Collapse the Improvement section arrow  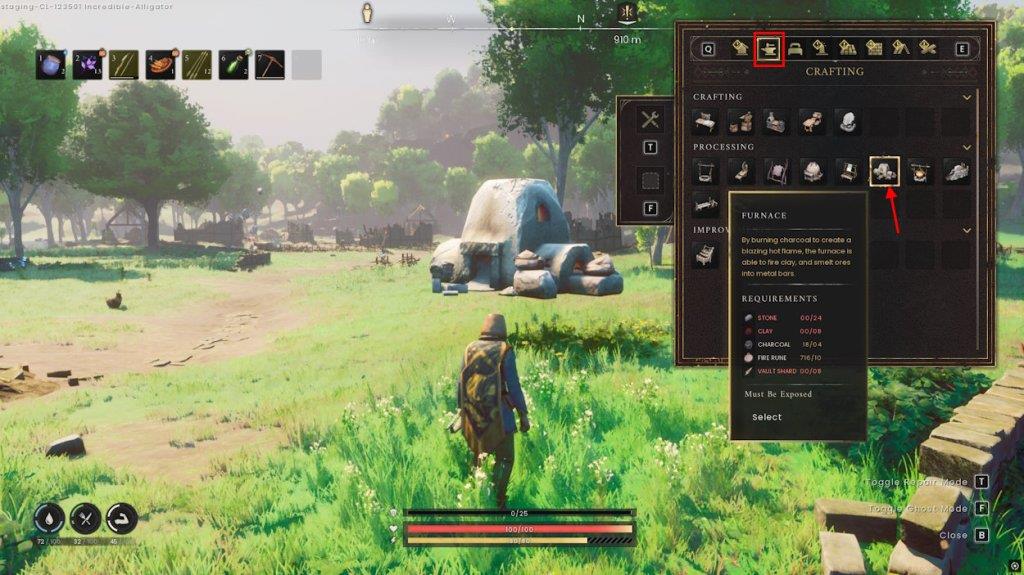click(x=966, y=230)
